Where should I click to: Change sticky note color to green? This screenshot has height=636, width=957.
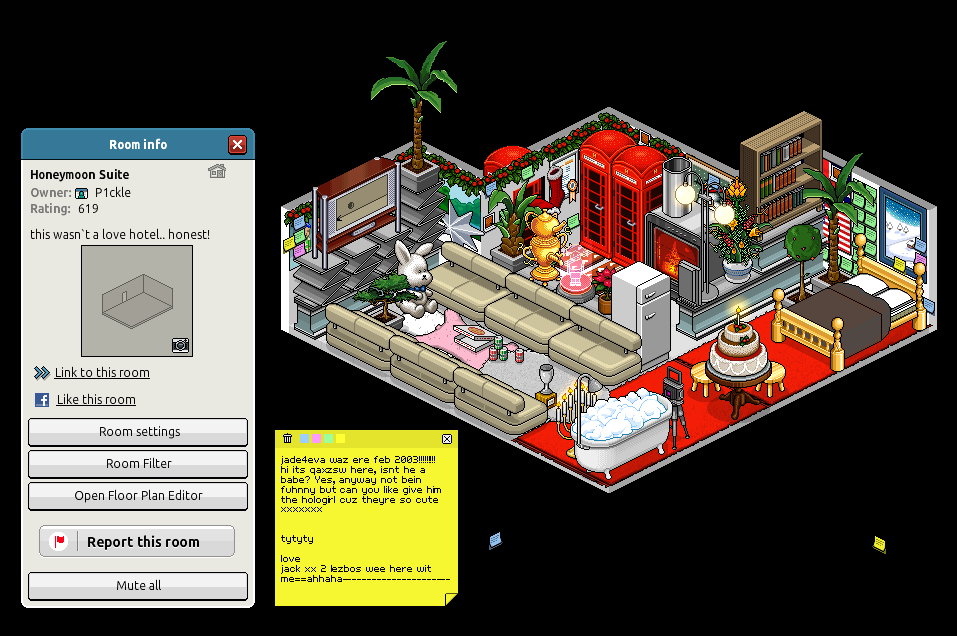pyautogui.click(x=329, y=438)
